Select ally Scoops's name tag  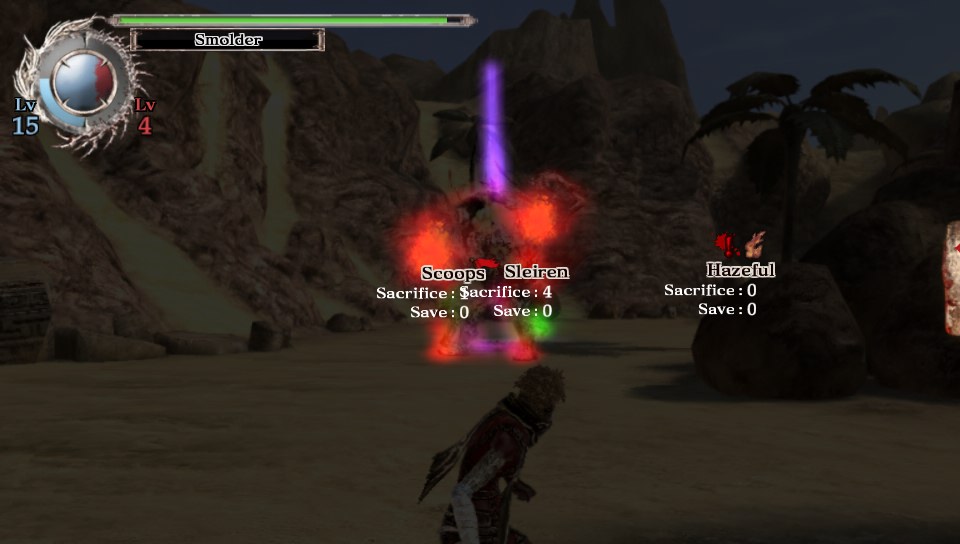click(x=453, y=273)
